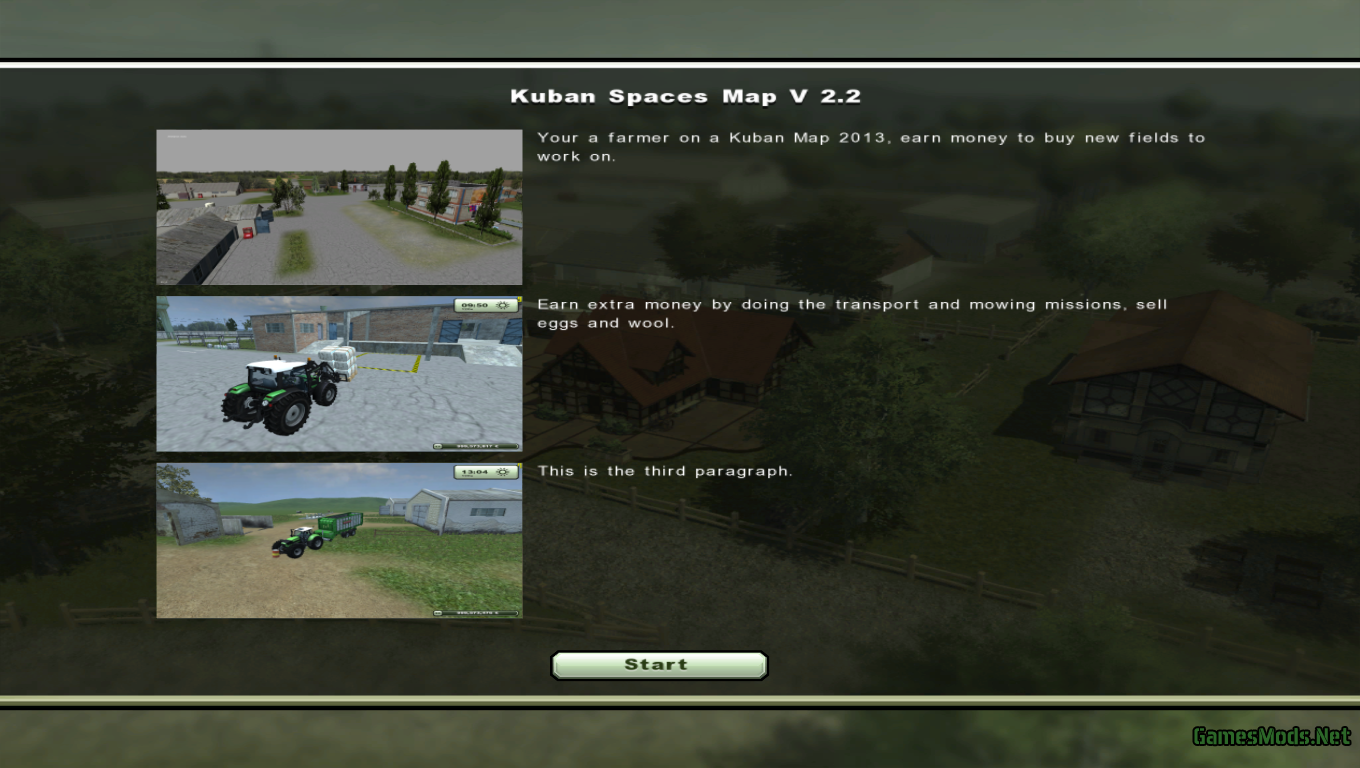Open the money balance display in the bottom screenshot
This screenshot has height=768, width=1360.
[x=480, y=612]
